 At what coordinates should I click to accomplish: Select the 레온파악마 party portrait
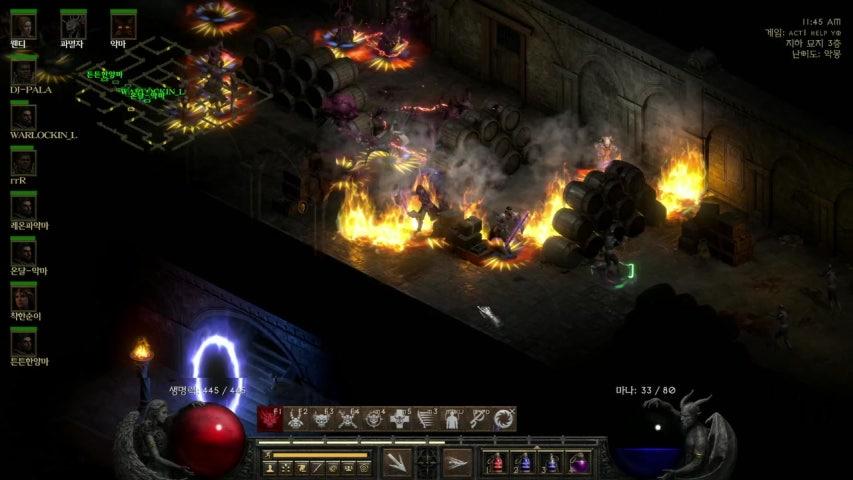click(23, 207)
